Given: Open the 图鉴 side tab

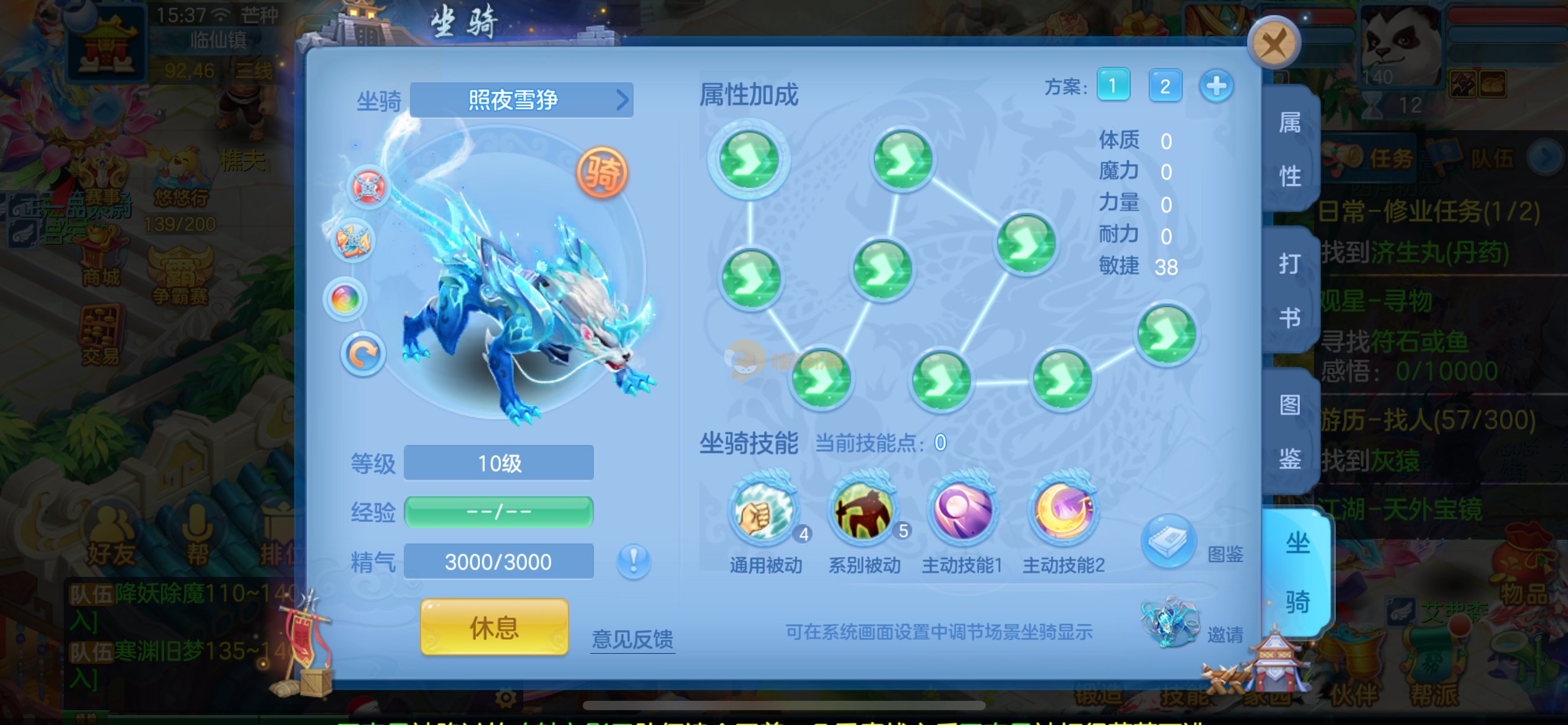Looking at the screenshot, I should [1290, 432].
